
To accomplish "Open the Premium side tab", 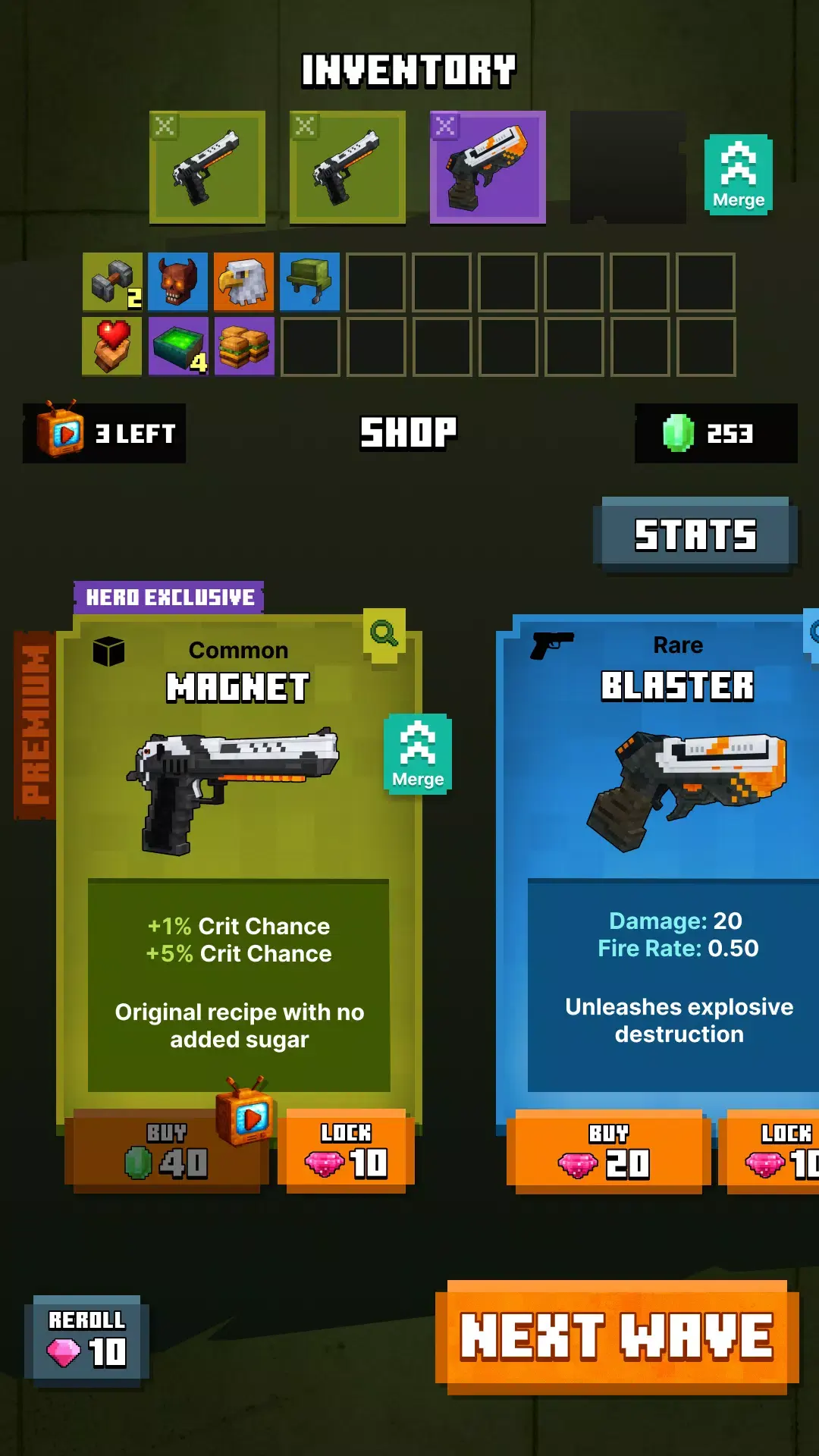I will coord(35,725).
